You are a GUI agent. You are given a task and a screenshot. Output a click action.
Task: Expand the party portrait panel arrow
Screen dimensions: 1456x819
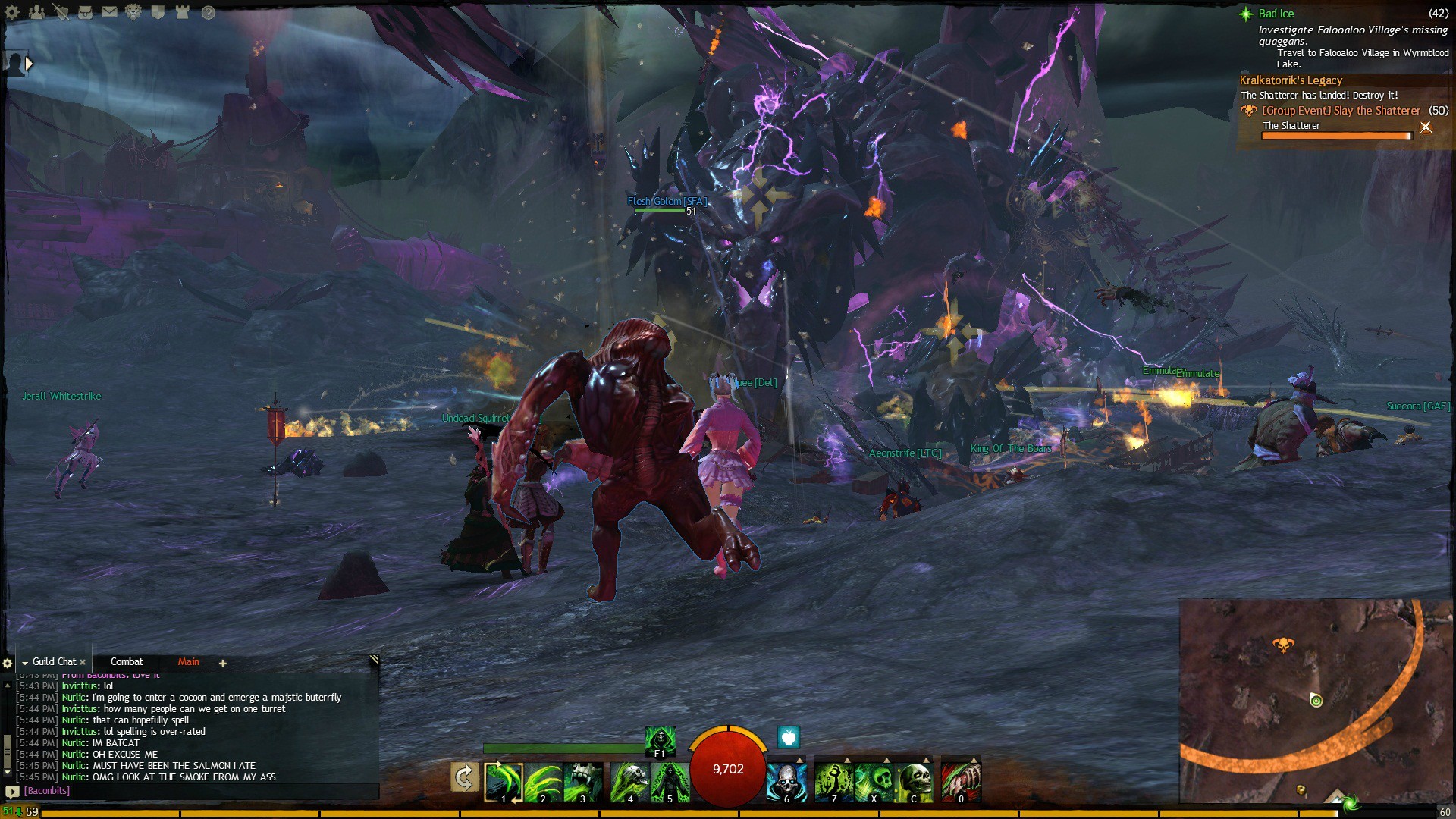point(29,64)
